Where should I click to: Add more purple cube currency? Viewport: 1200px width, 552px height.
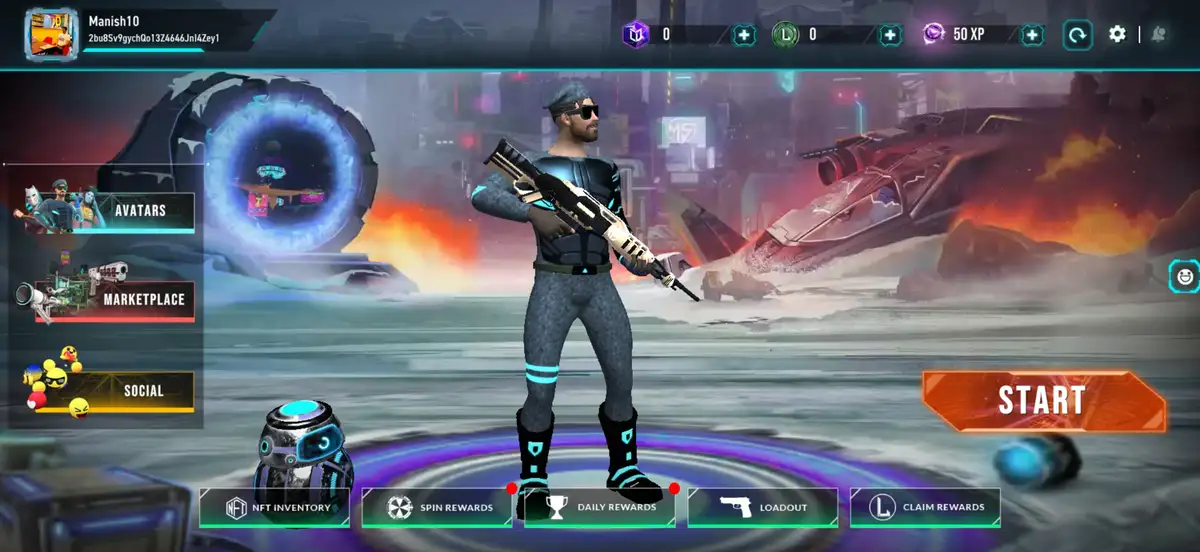coord(744,35)
